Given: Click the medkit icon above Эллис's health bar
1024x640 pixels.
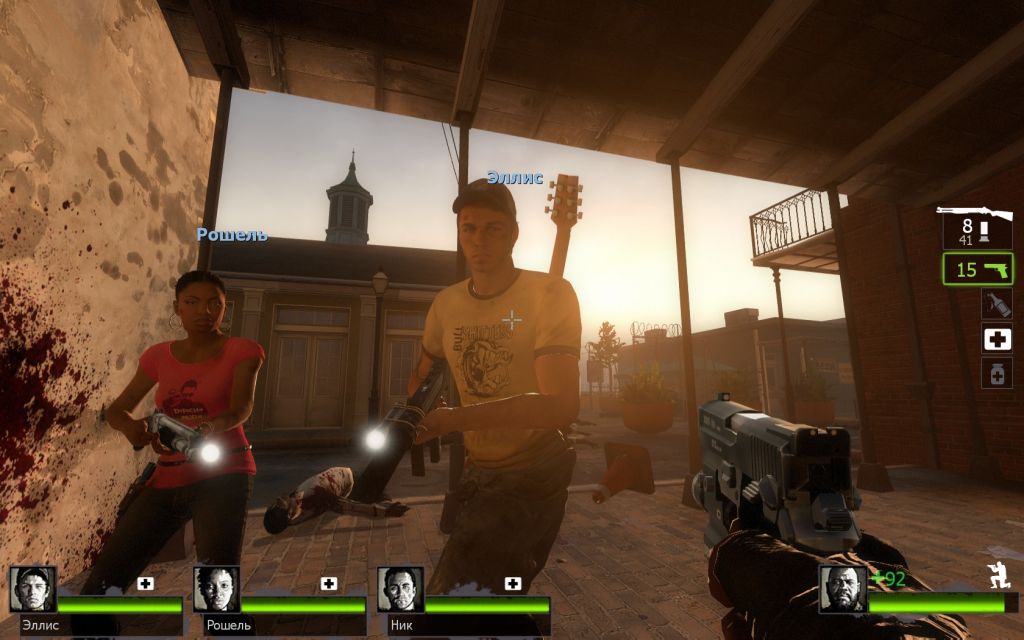Looking at the screenshot, I should point(145,583).
